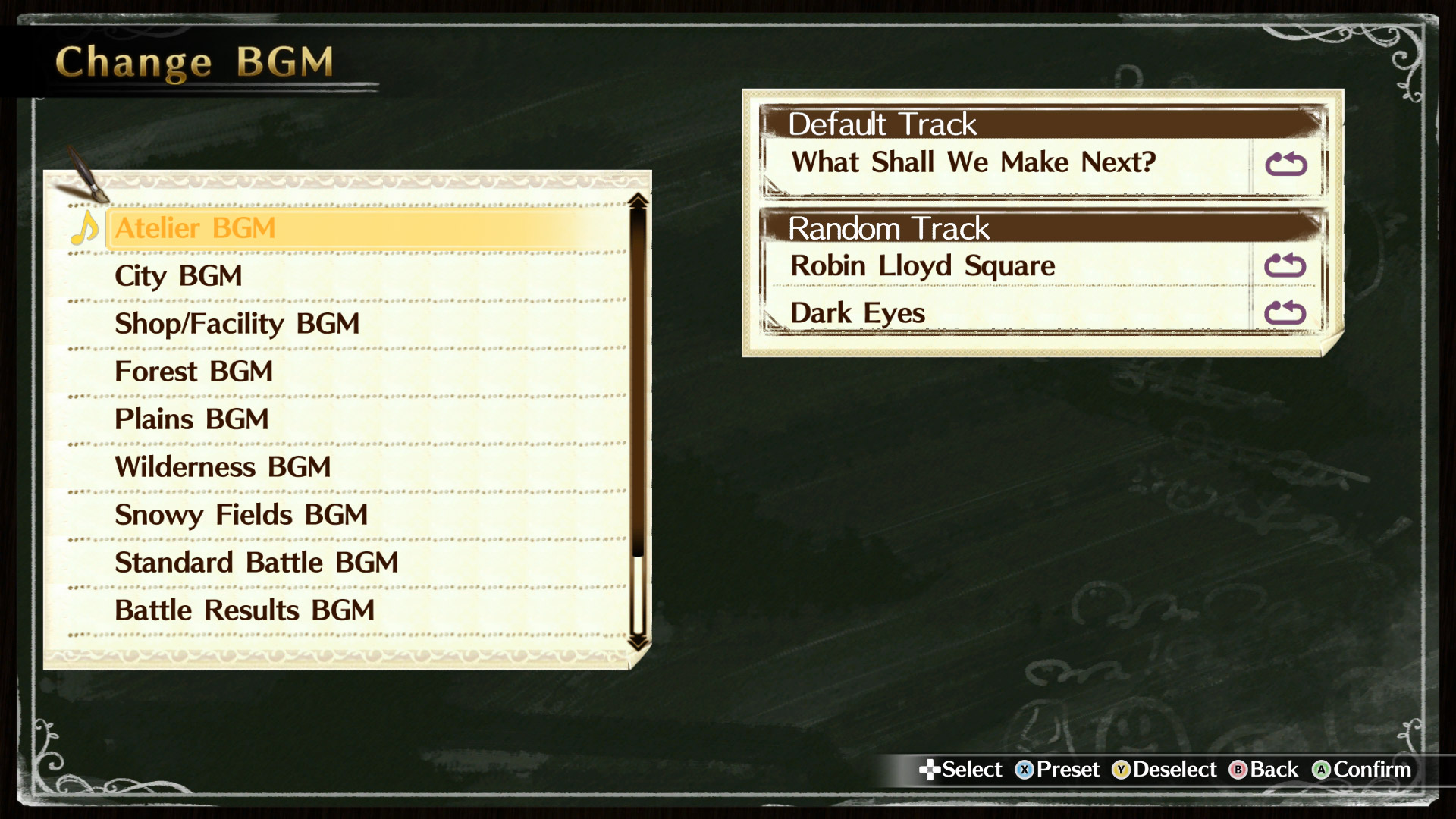Select the highlighted Atelier BGM item
The height and width of the screenshot is (819, 1456).
(195, 228)
